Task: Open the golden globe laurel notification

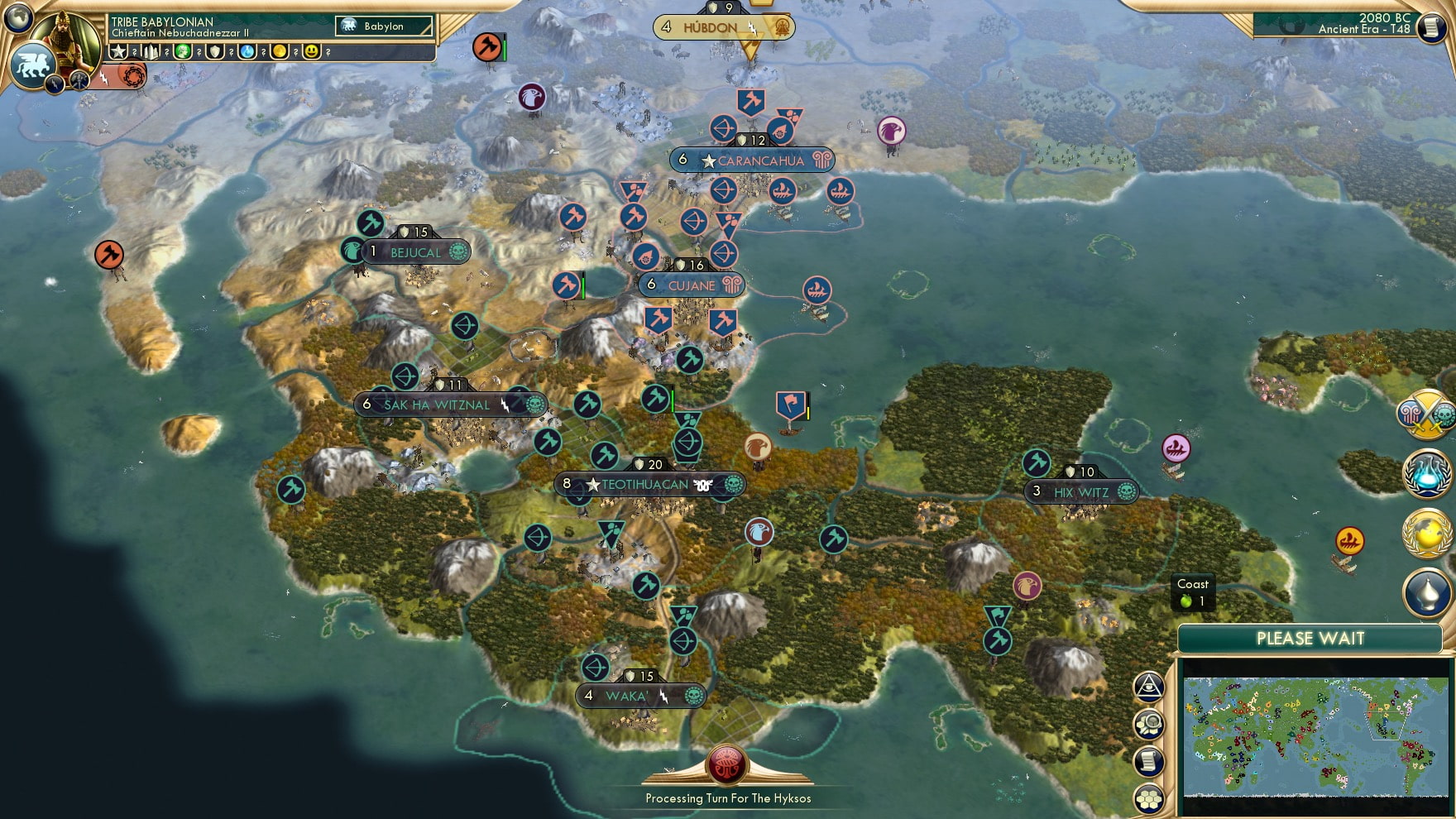Action: [x=1427, y=534]
